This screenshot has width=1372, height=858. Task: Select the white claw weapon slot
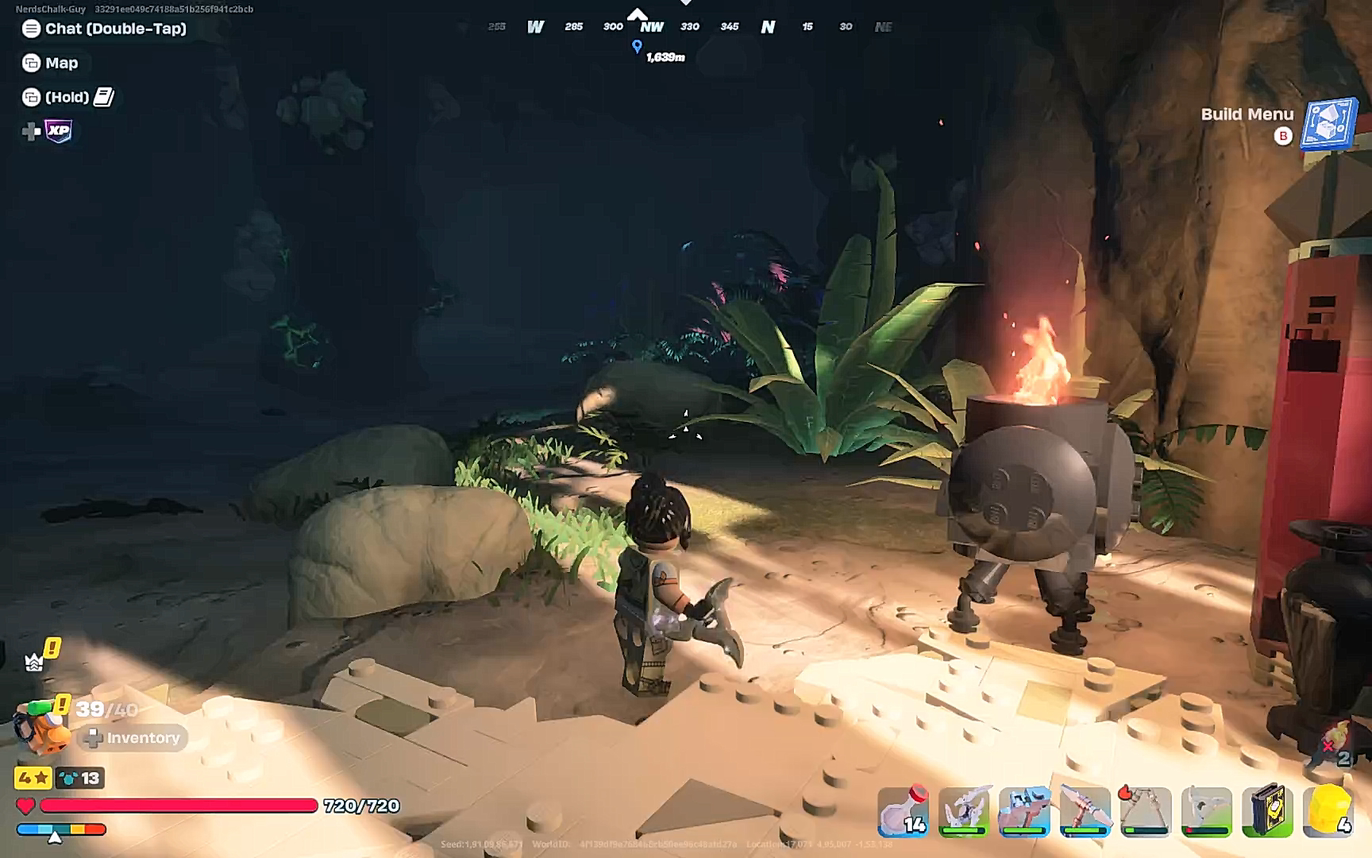pos(964,811)
